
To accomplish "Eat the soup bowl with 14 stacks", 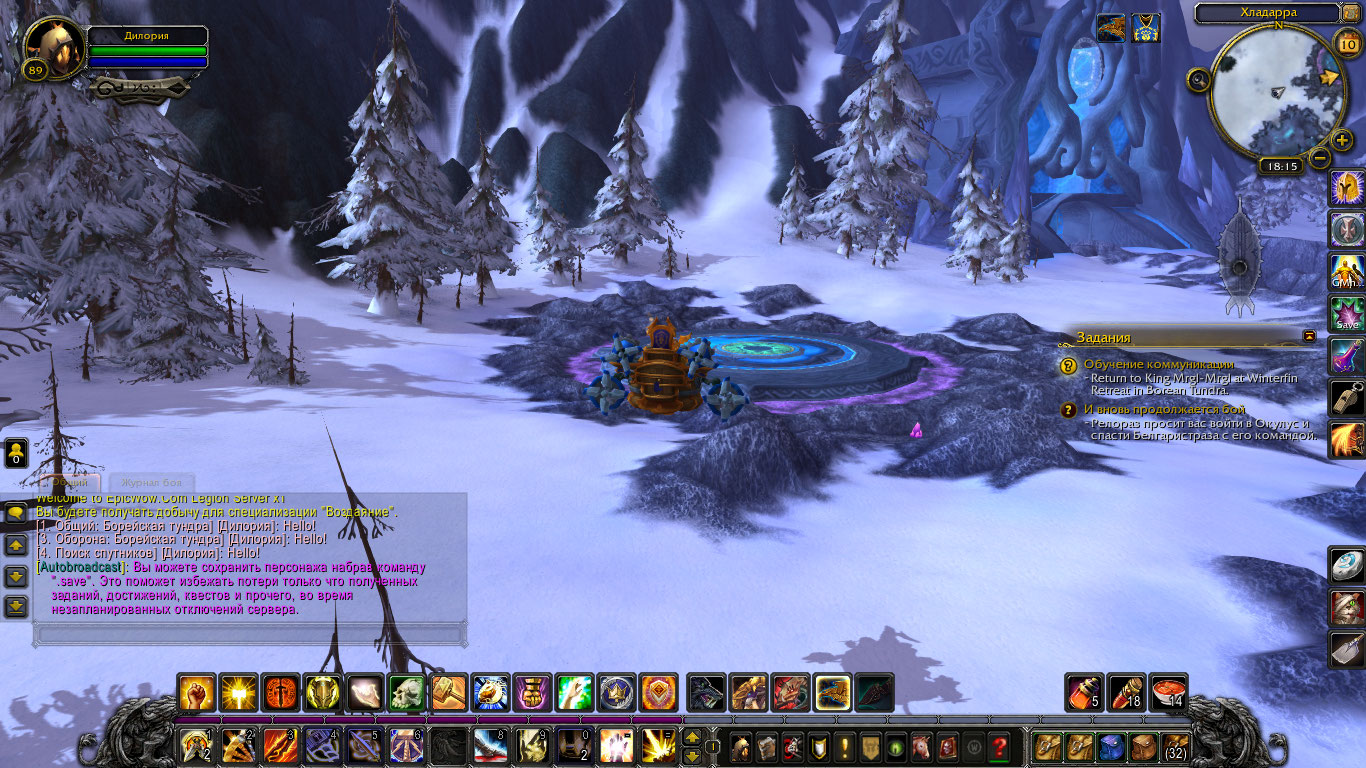I will pos(1168,693).
